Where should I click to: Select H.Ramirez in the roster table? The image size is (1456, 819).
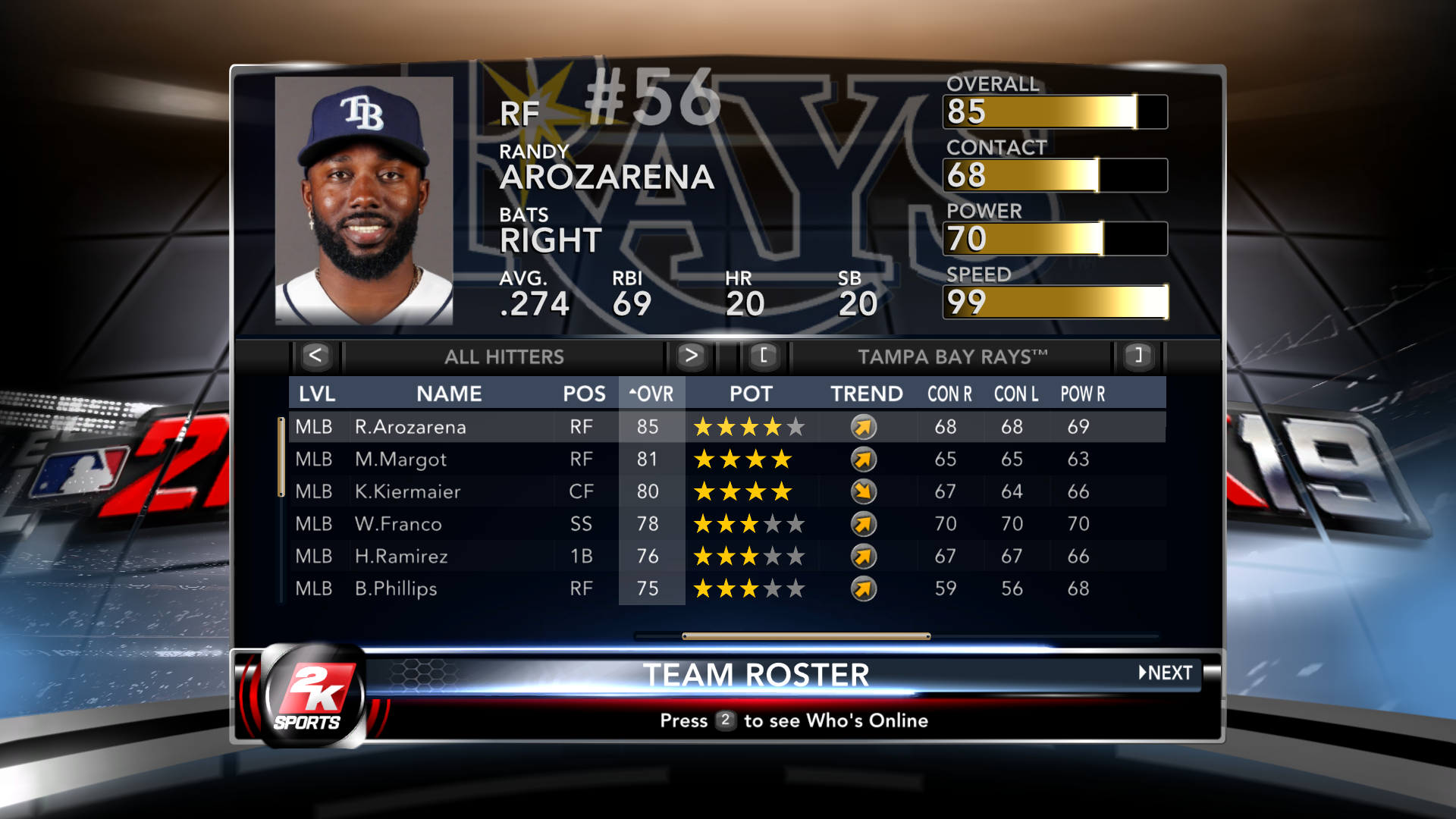click(401, 557)
